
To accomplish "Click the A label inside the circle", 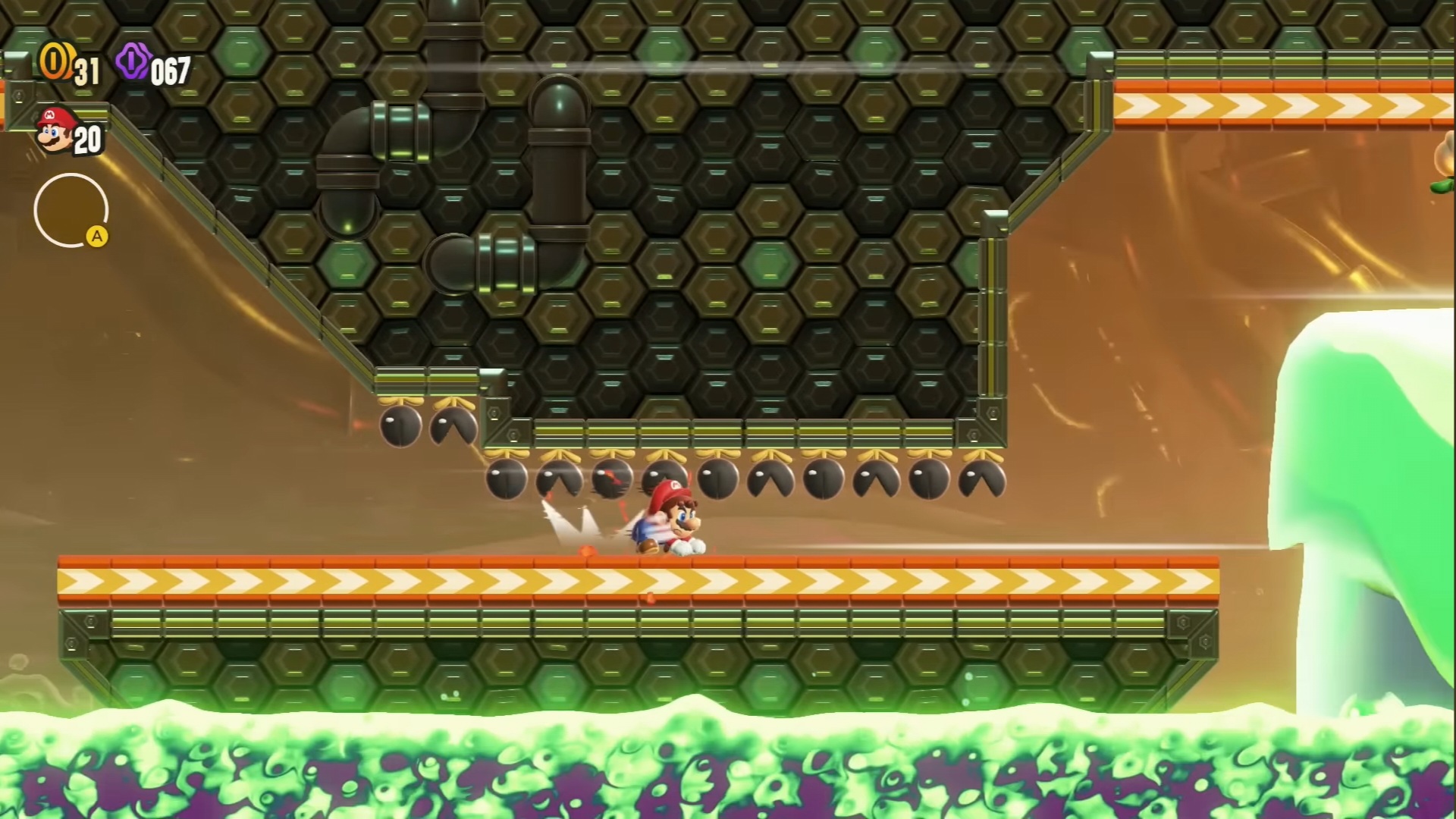I will [98, 236].
